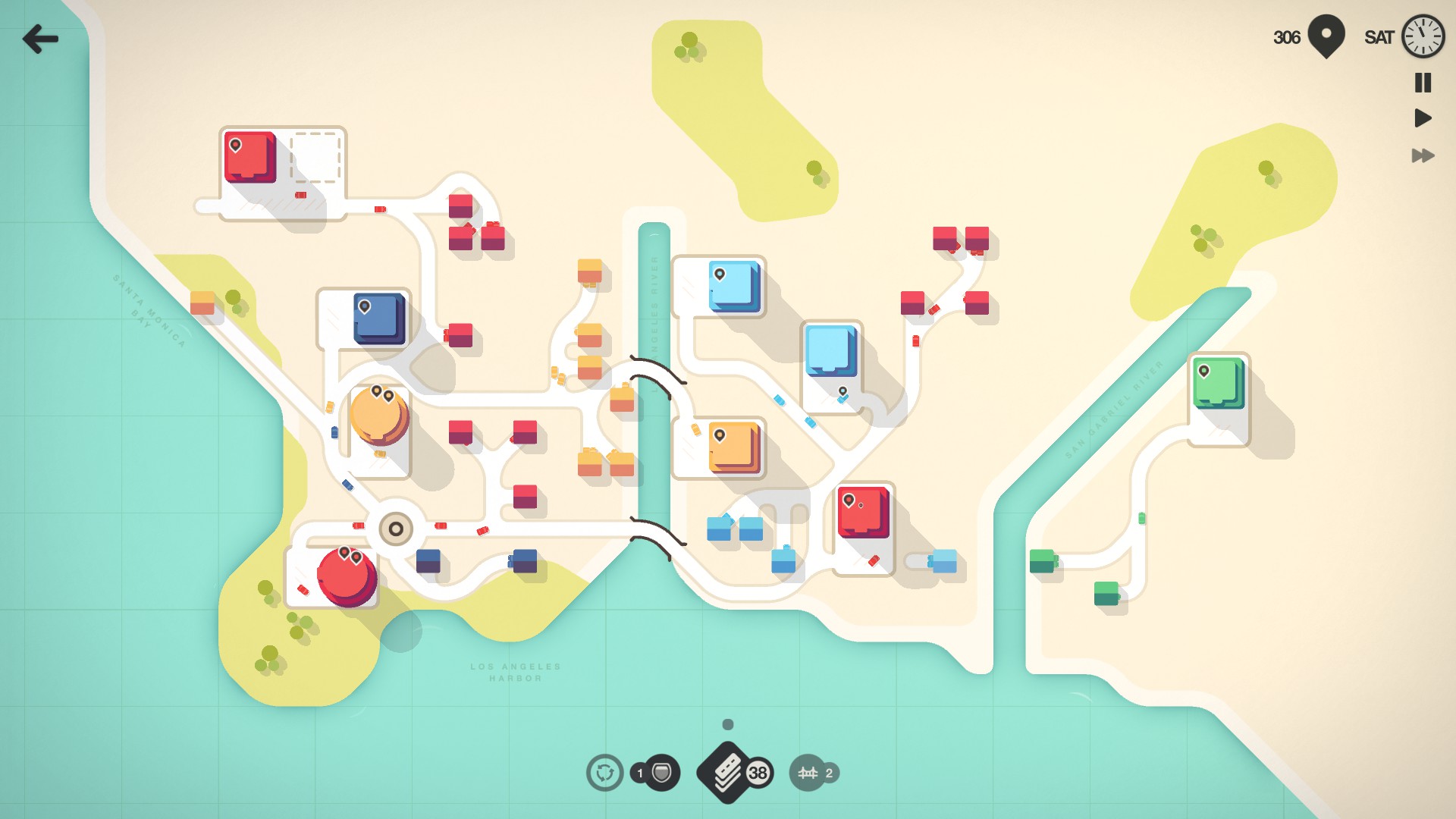Select the roundabout tool
This screenshot has height=819, width=1456.
(604, 773)
